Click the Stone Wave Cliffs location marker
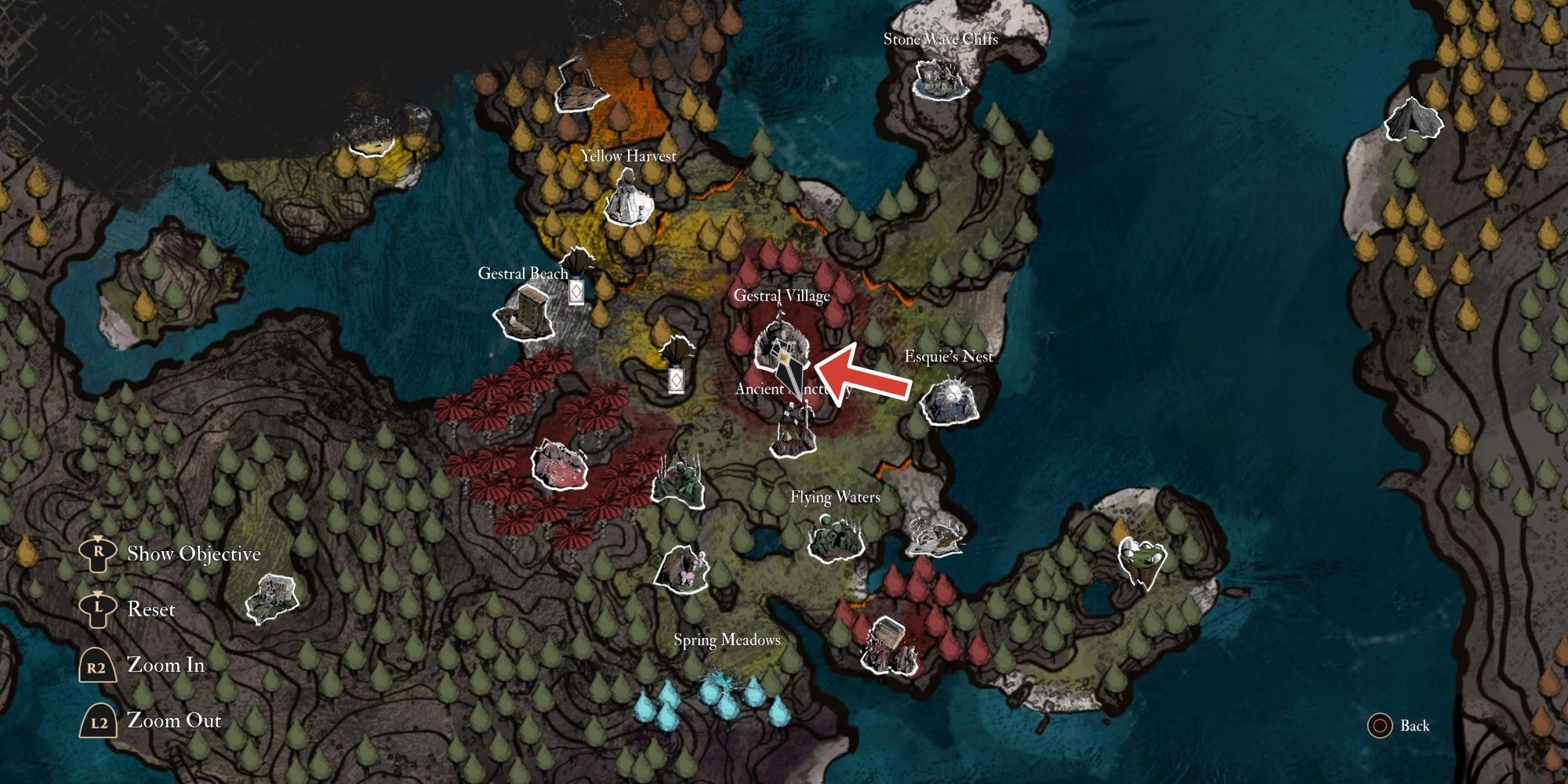Screen dimensions: 1568x784 [x=939, y=78]
